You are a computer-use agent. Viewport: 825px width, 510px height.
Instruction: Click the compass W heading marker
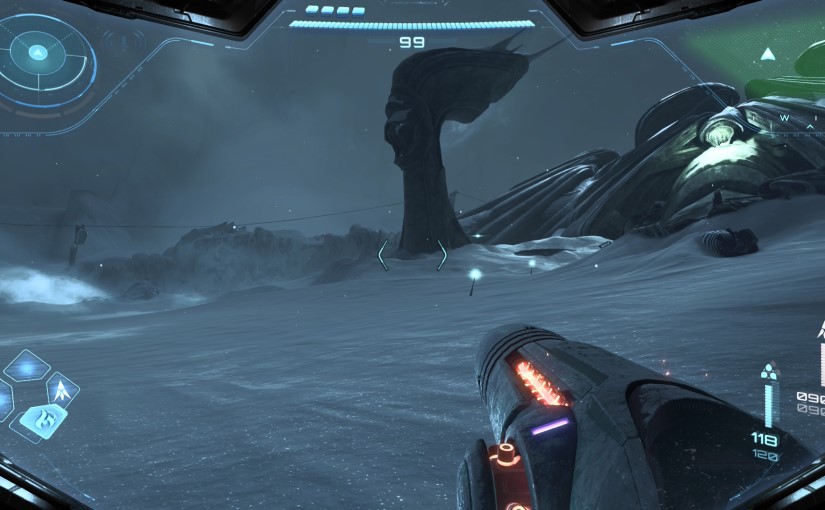pos(785,118)
